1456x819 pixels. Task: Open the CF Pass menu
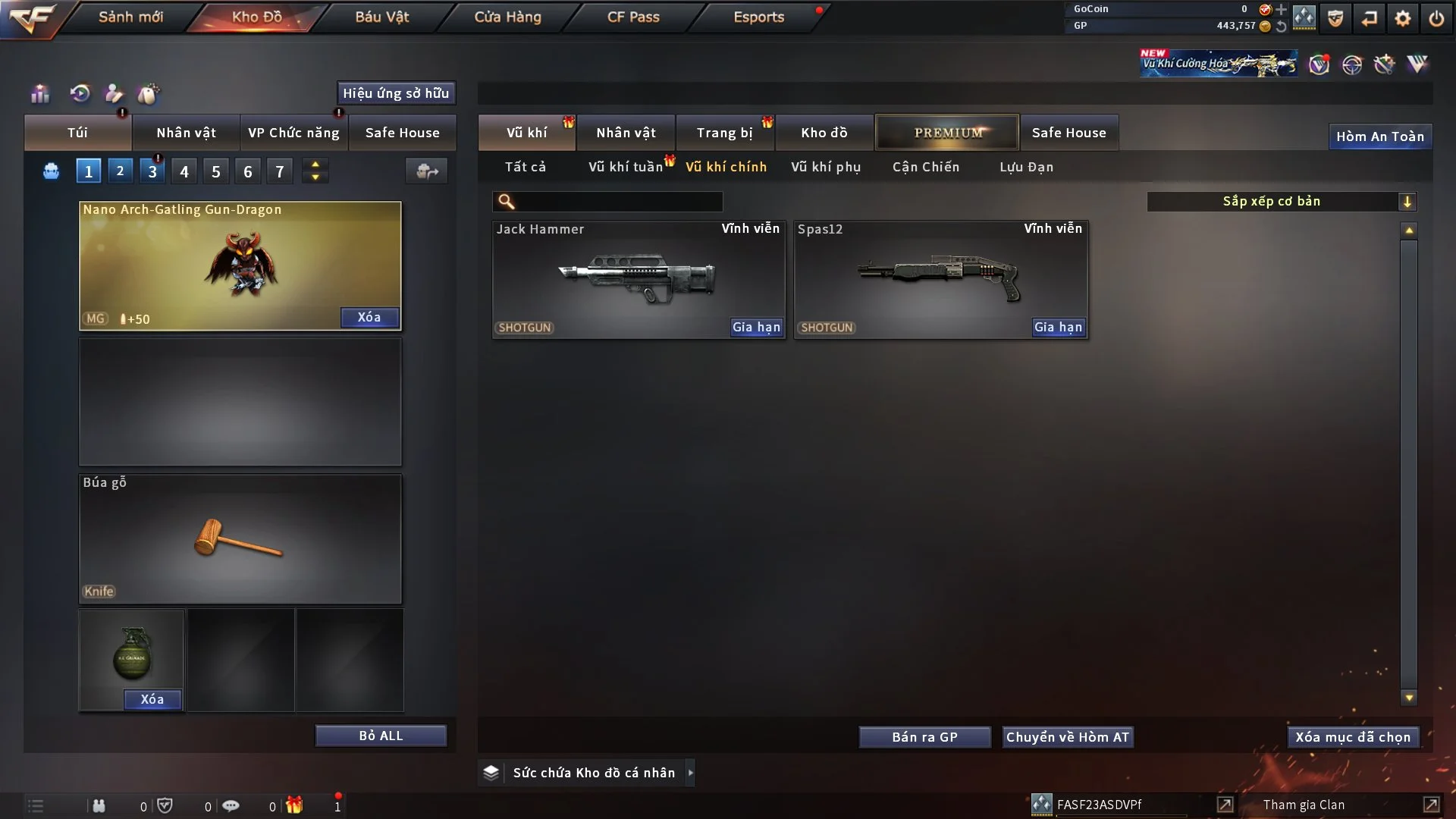point(633,17)
